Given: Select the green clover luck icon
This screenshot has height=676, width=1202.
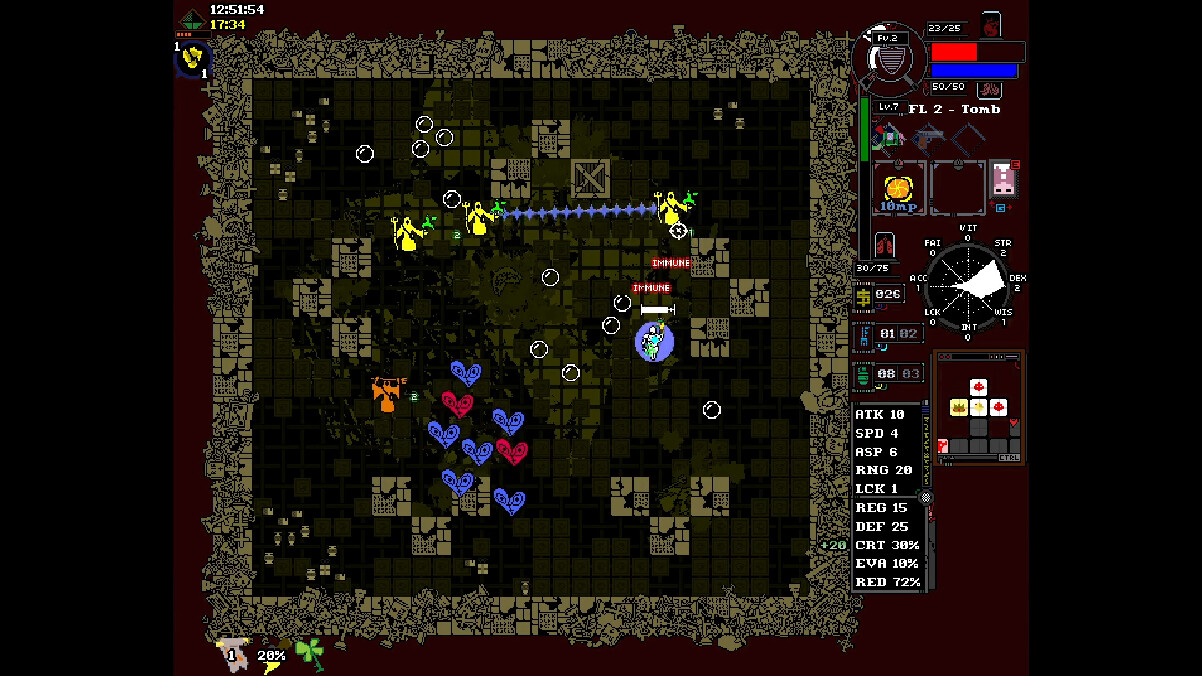Looking at the screenshot, I should point(309,652).
